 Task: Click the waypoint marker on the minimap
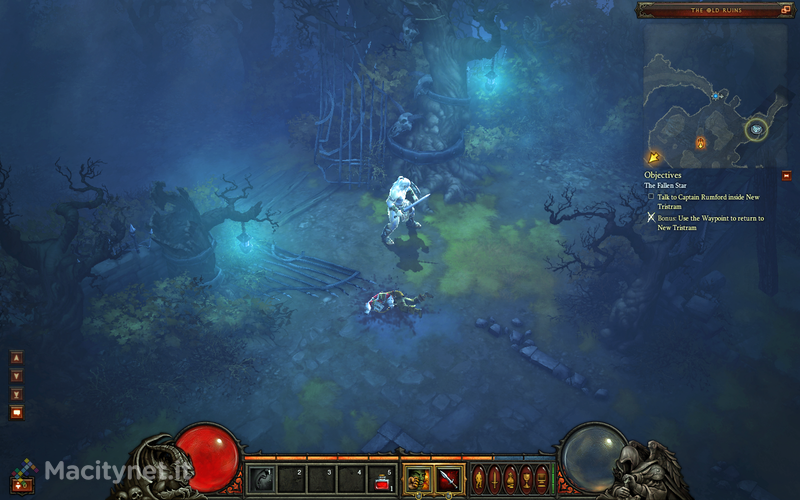click(x=757, y=129)
